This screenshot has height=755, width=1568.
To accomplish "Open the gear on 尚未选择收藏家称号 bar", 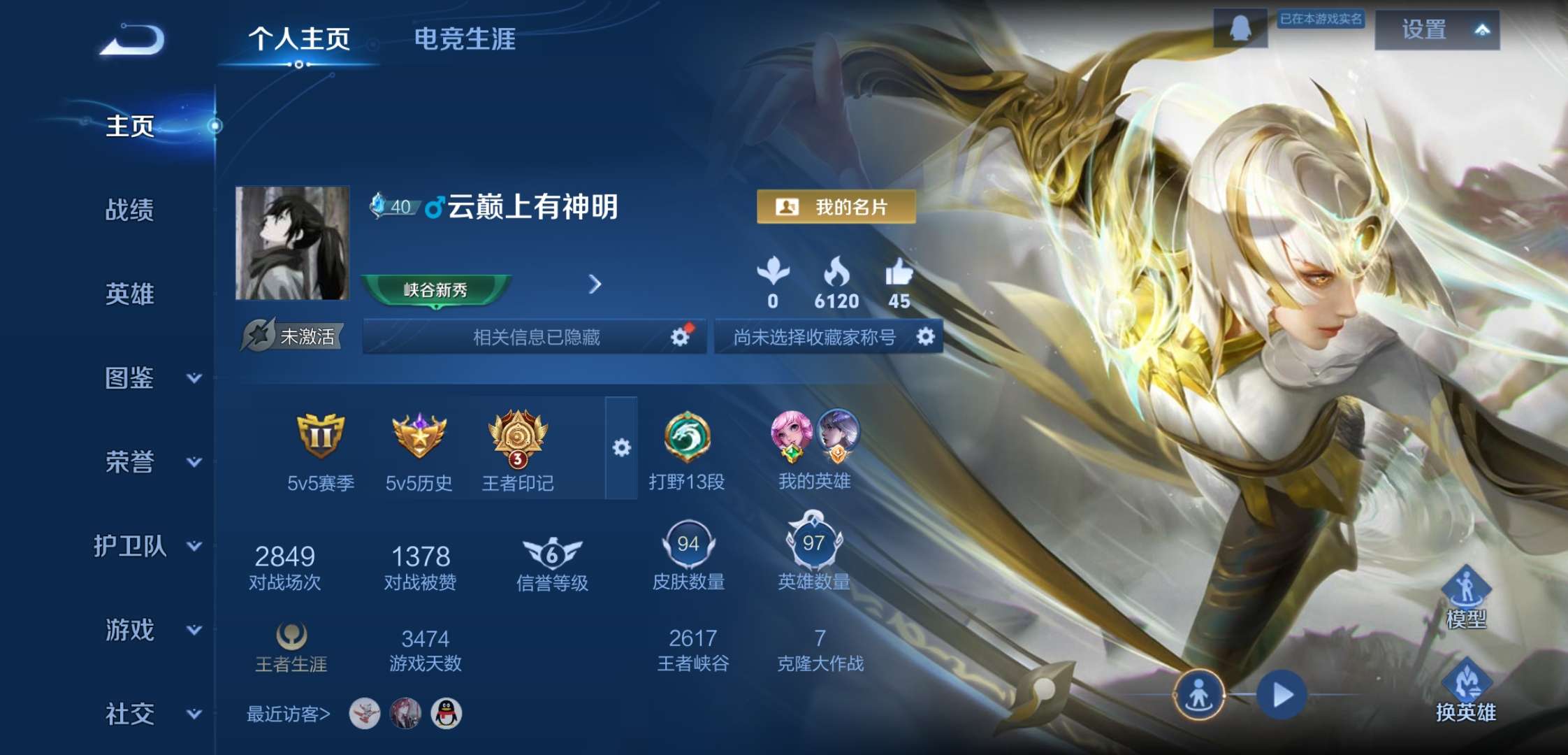I will pos(927,336).
